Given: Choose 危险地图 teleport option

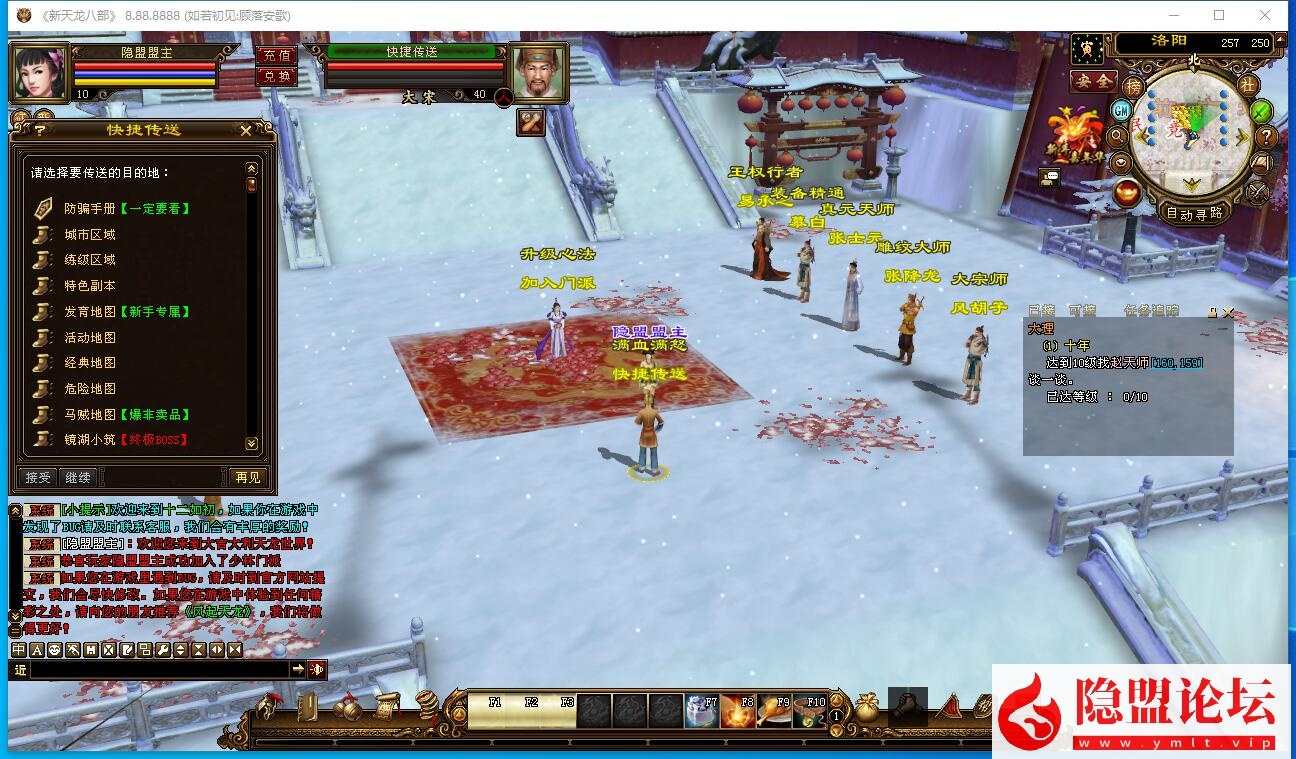Looking at the screenshot, I should [90, 389].
